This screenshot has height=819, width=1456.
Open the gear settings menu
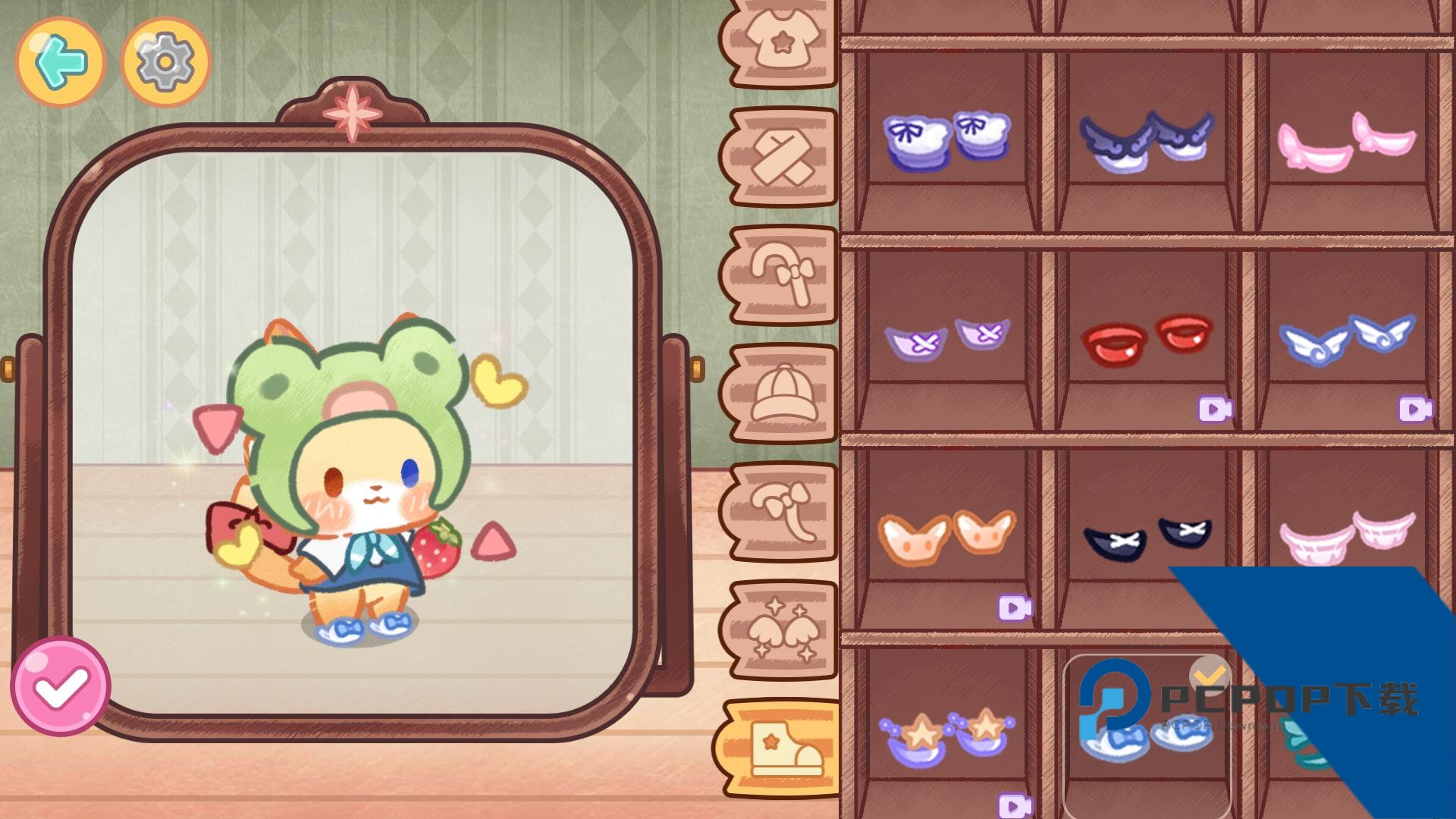[x=165, y=62]
